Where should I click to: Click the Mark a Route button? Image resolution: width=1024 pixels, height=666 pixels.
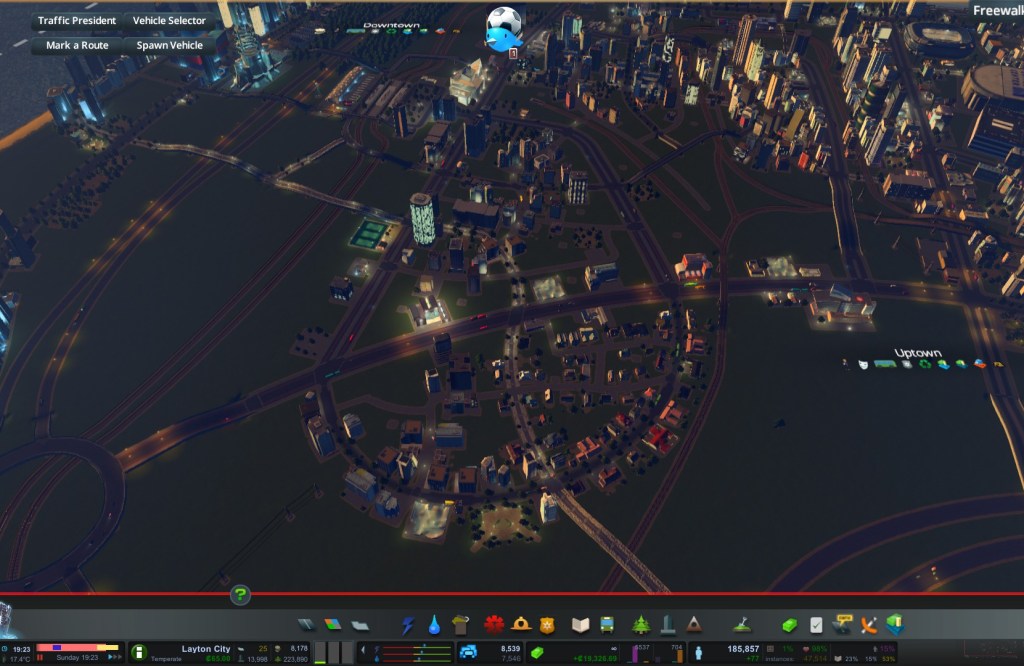[77, 45]
